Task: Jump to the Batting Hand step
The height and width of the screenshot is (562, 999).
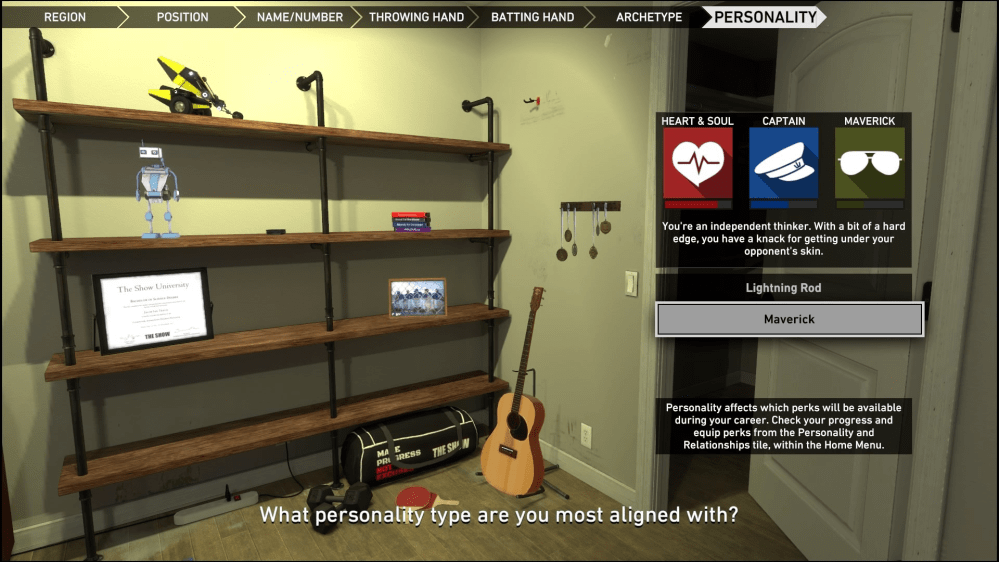Action: 532,17
